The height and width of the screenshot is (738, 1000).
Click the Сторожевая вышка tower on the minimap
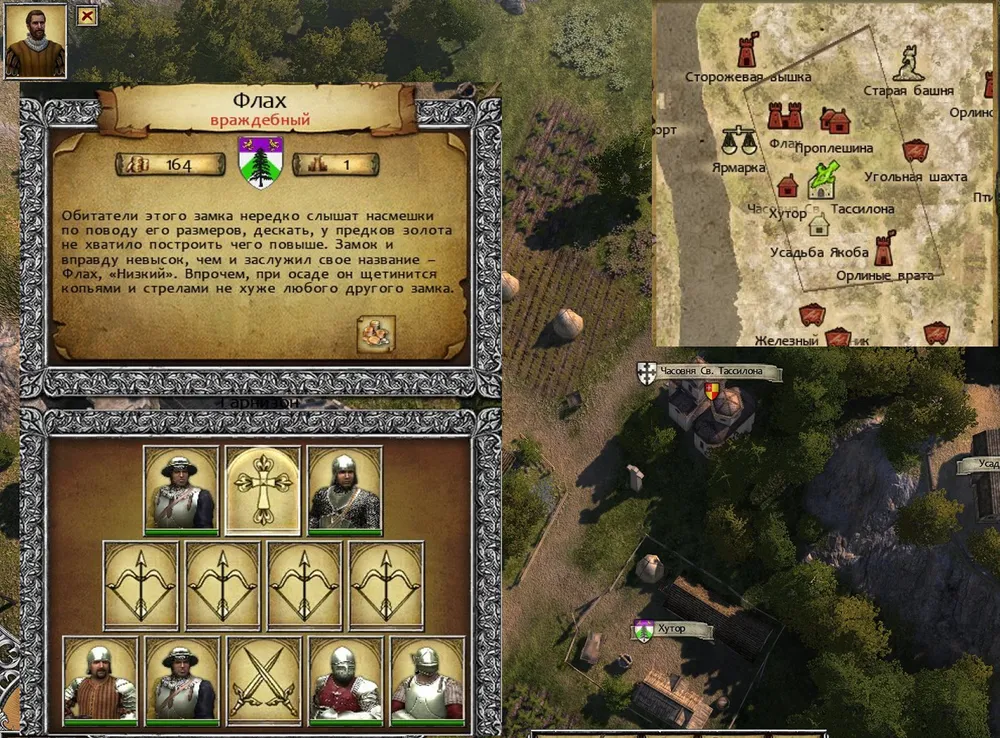pyautogui.click(x=746, y=52)
